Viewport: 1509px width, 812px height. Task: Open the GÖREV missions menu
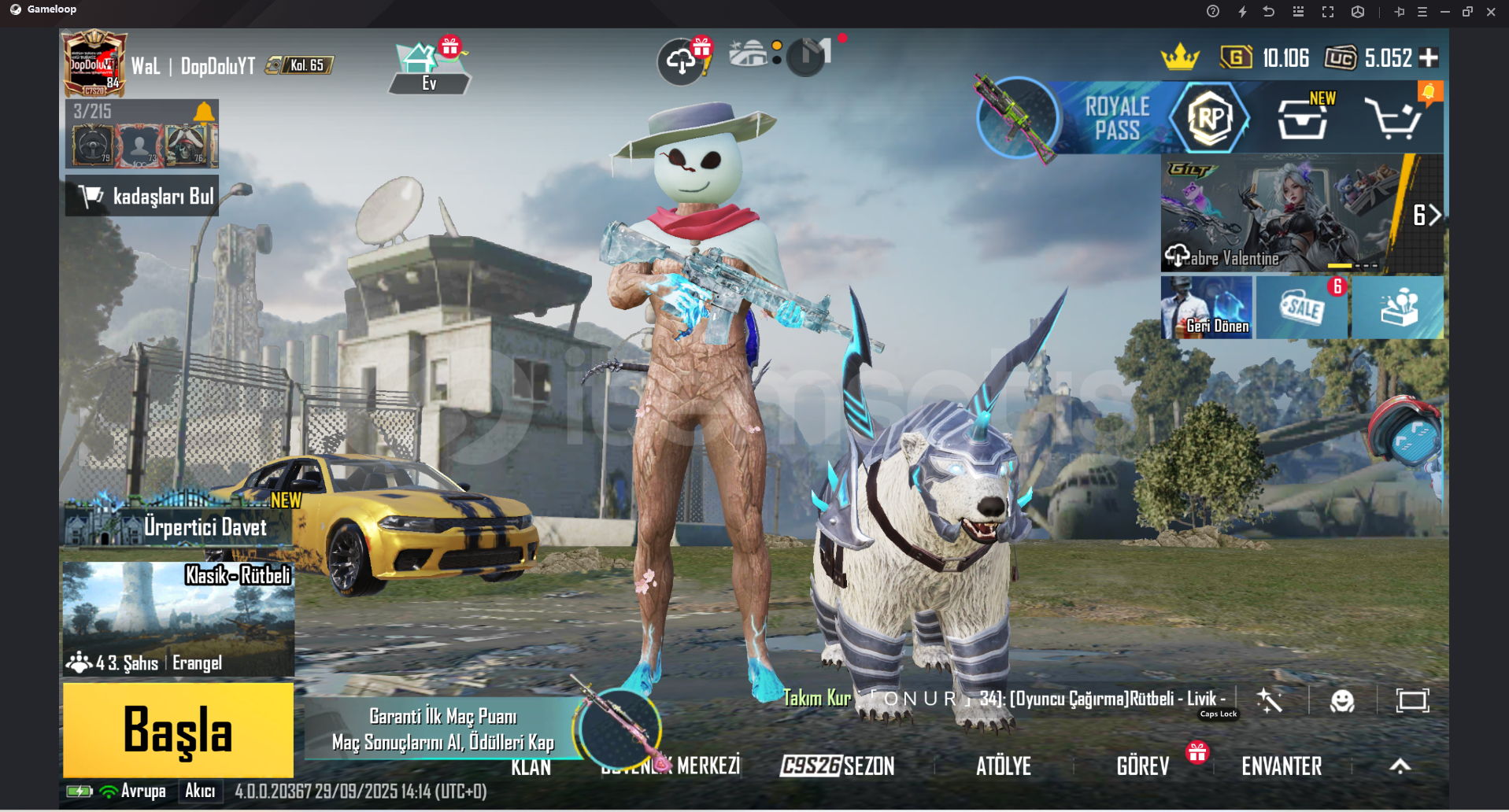point(1142,766)
